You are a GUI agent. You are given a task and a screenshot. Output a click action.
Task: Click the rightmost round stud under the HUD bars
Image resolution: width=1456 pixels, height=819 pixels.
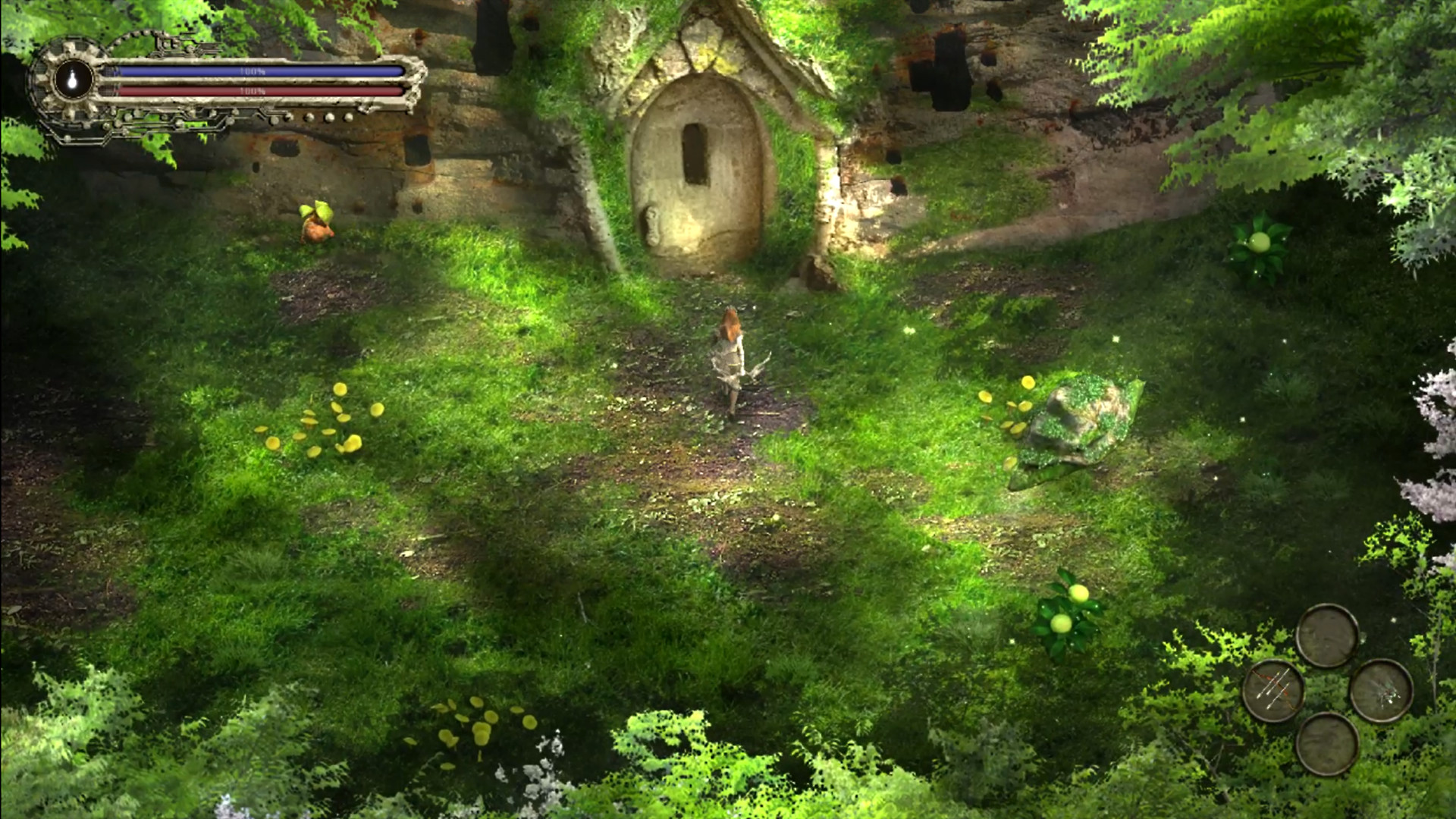pyautogui.click(x=347, y=116)
